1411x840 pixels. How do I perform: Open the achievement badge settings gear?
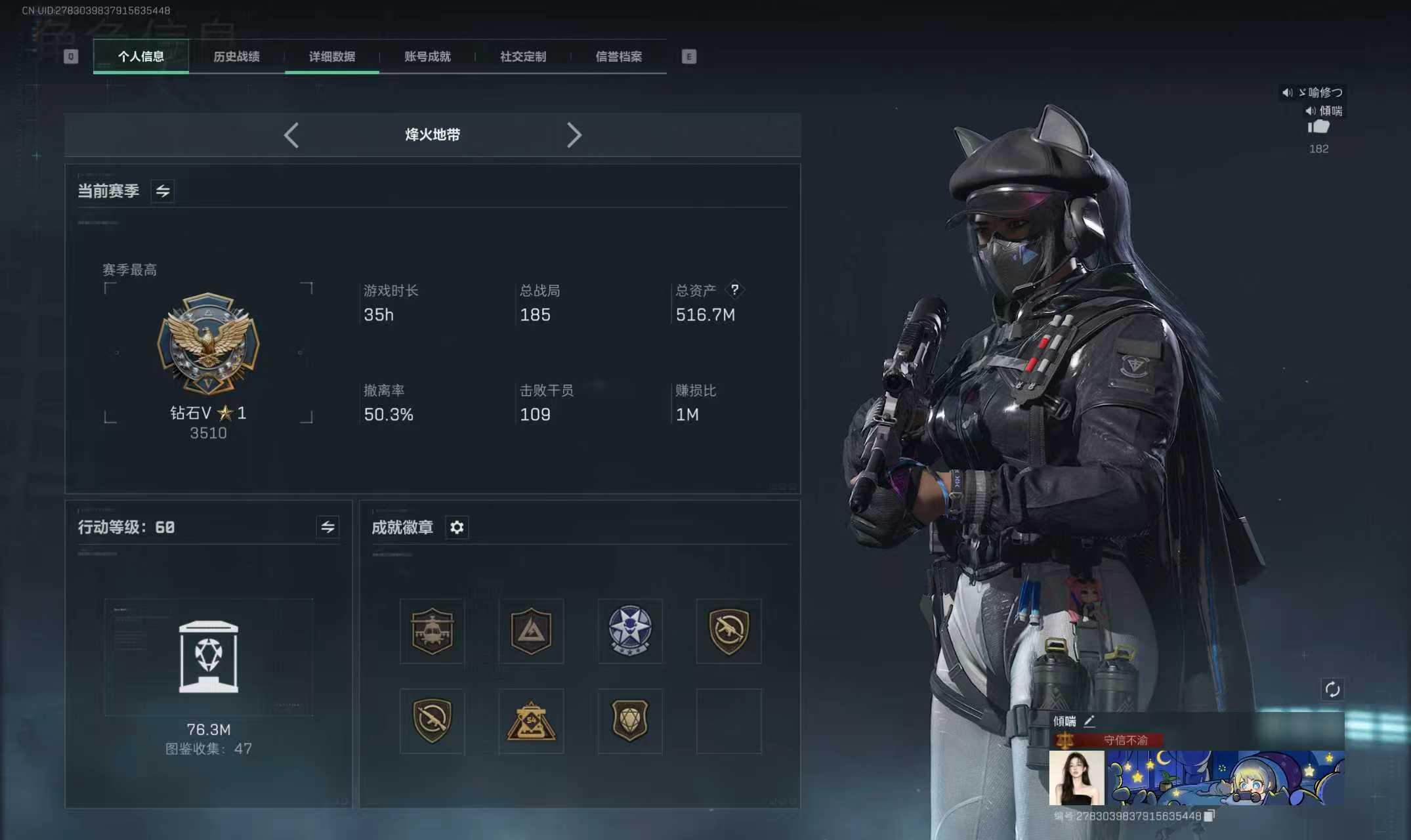pyautogui.click(x=457, y=528)
